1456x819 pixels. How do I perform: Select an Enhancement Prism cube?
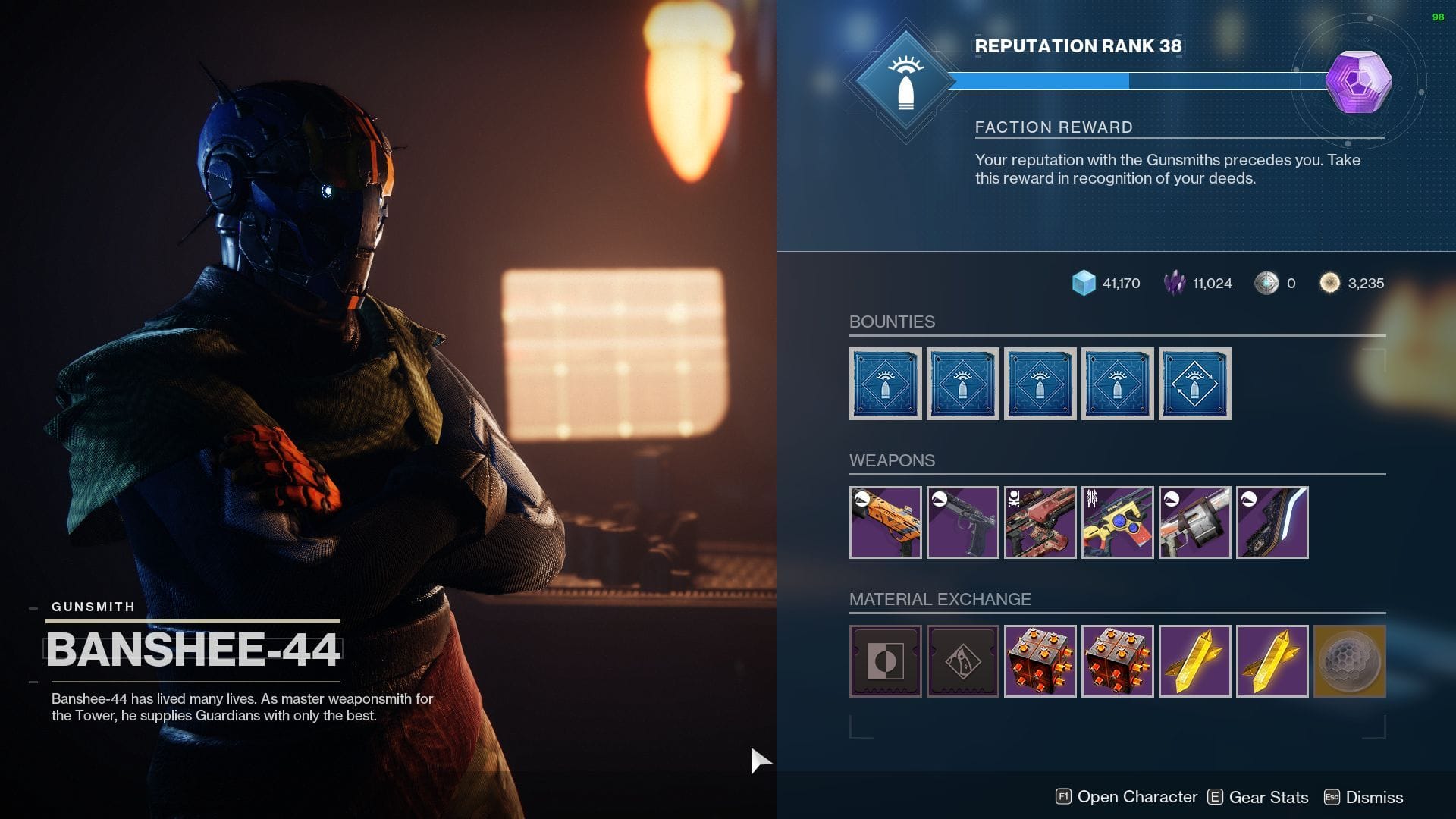1040,661
